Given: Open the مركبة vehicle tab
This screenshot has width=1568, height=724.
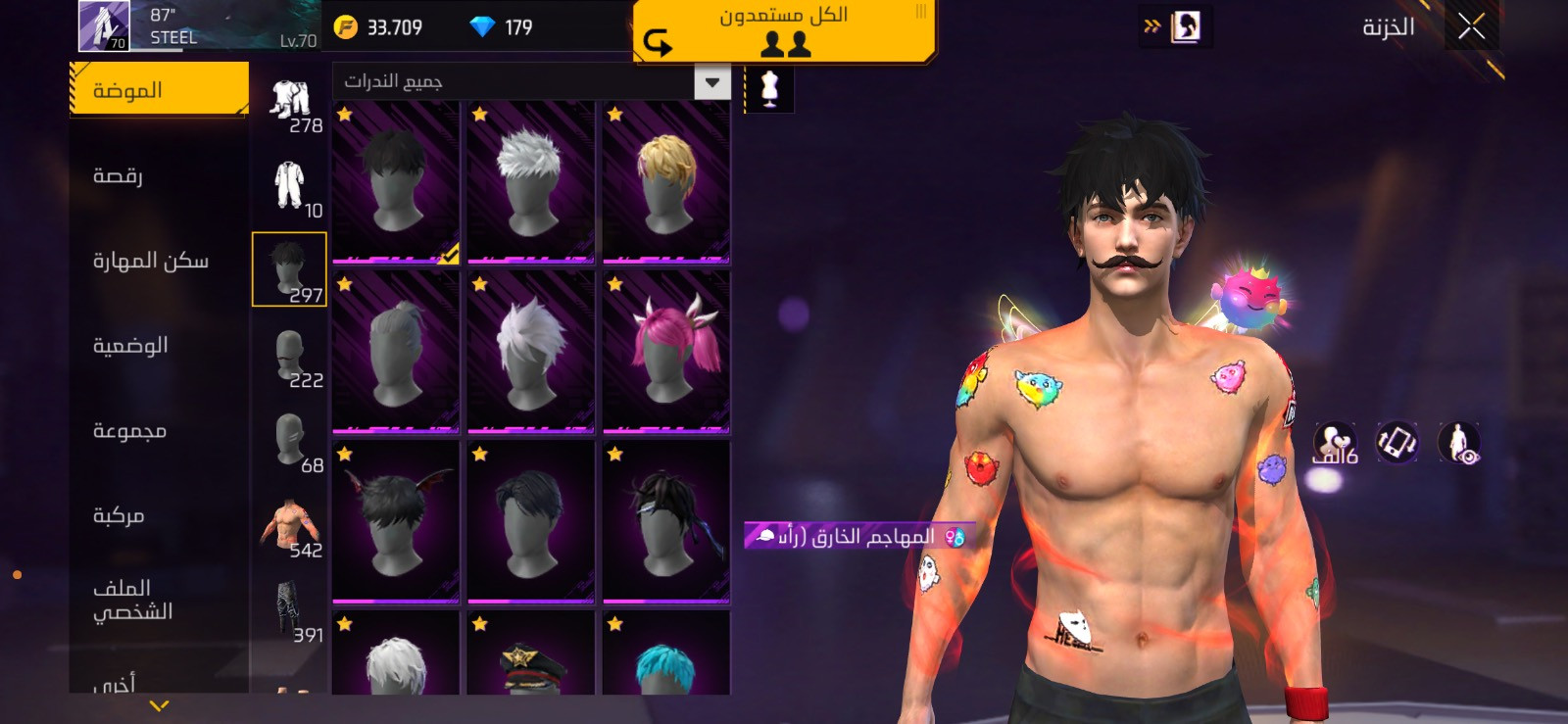Looking at the screenshot, I should pos(119,515).
